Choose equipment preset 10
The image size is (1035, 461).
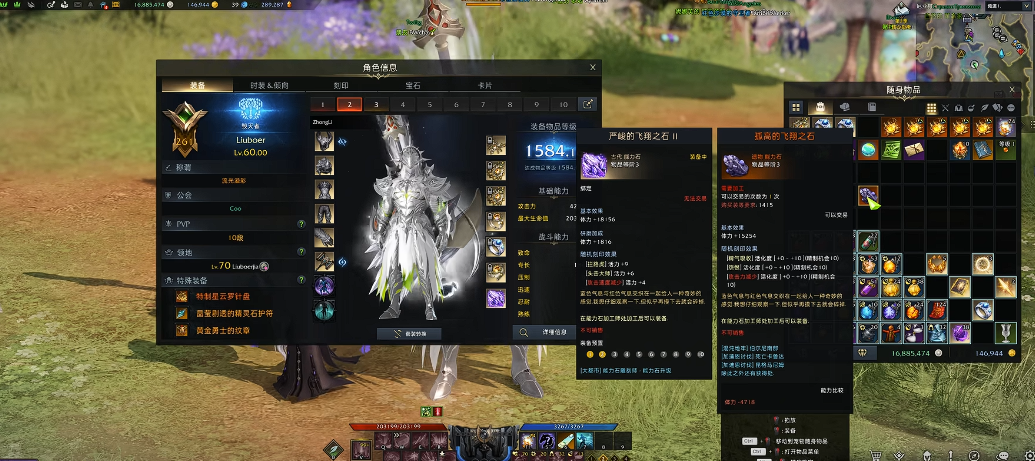[563, 104]
